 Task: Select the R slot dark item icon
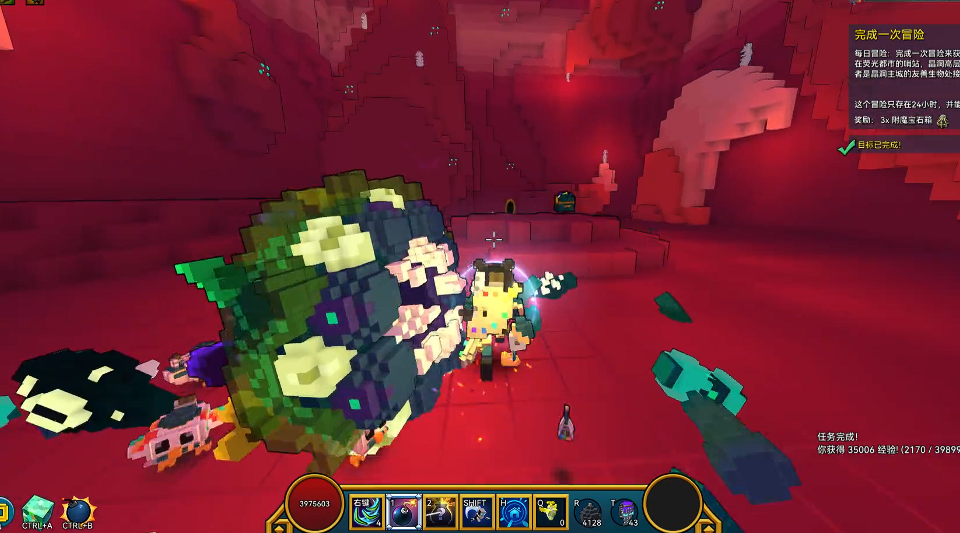pos(590,511)
